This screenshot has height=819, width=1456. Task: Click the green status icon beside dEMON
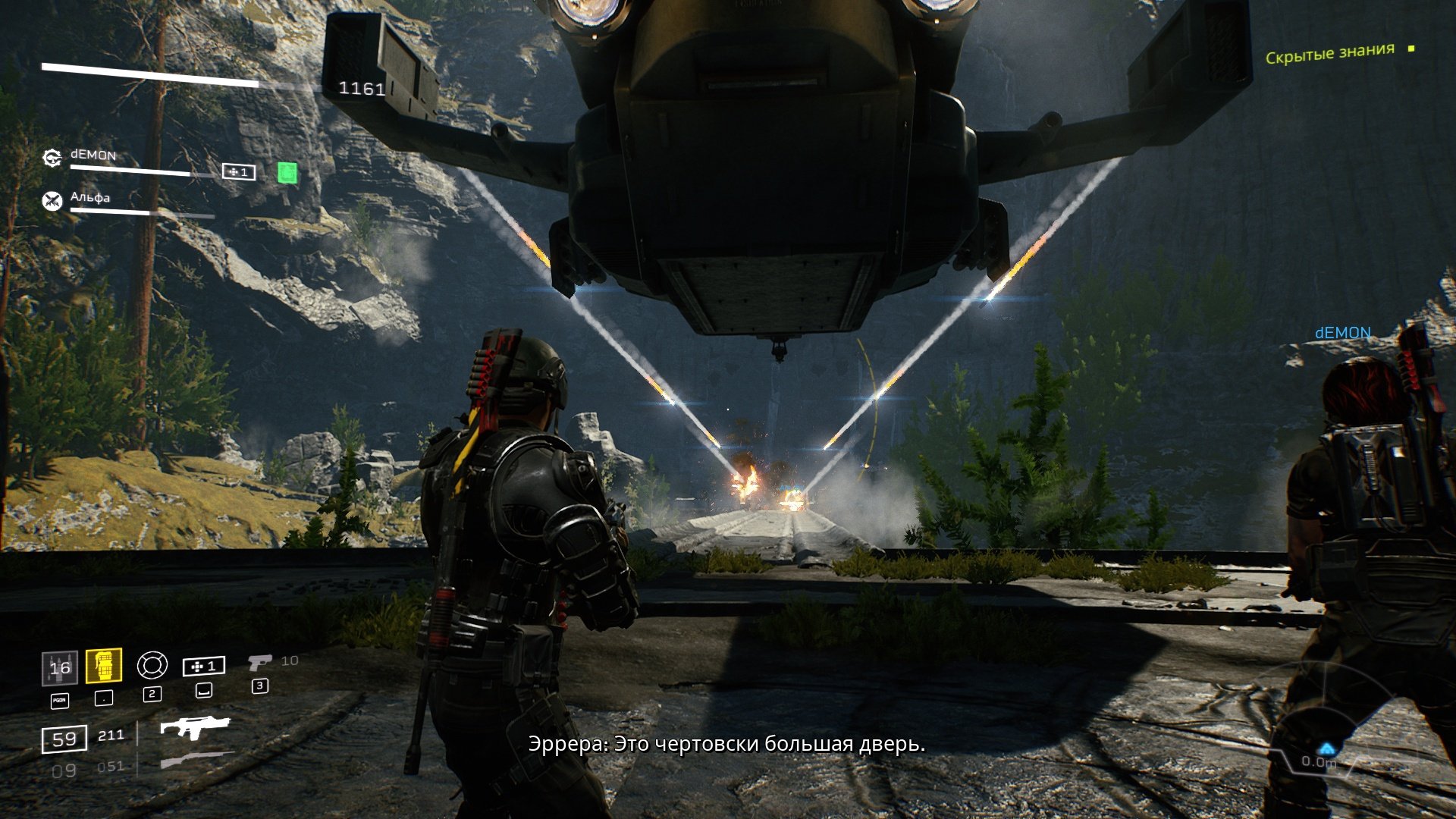(x=287, y=173)
